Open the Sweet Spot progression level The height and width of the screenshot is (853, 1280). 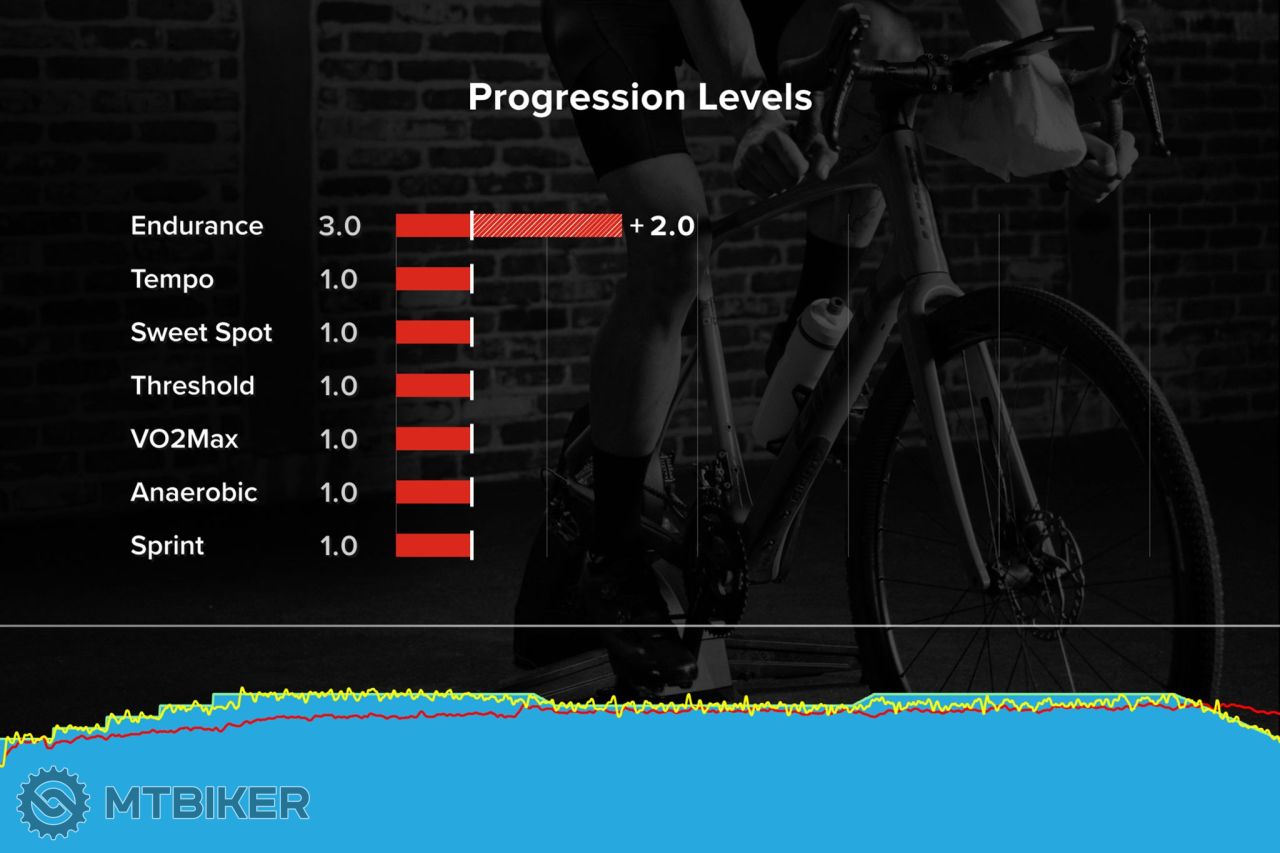(x=201, y=332)
